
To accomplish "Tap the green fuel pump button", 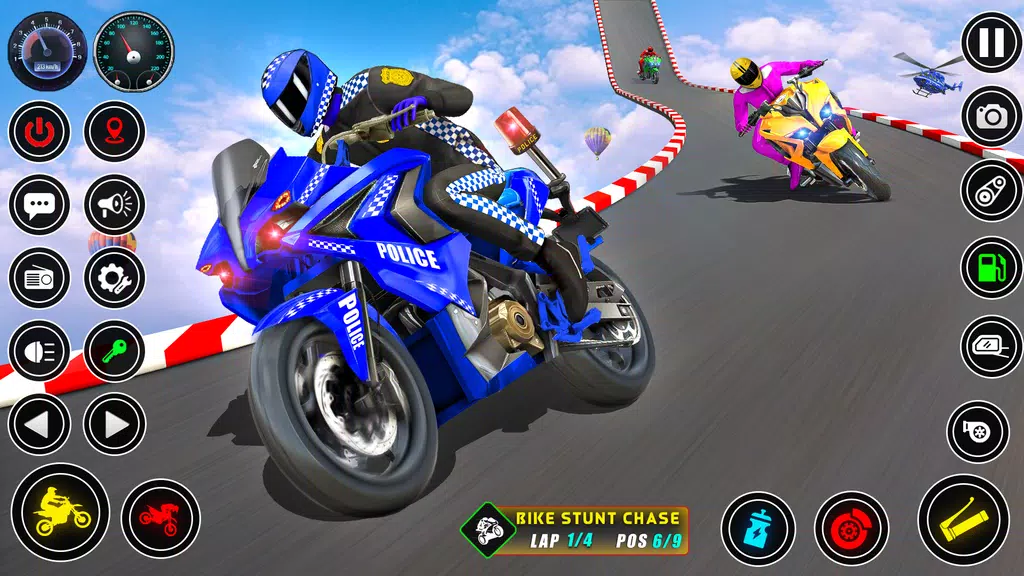I will point(991,267).
